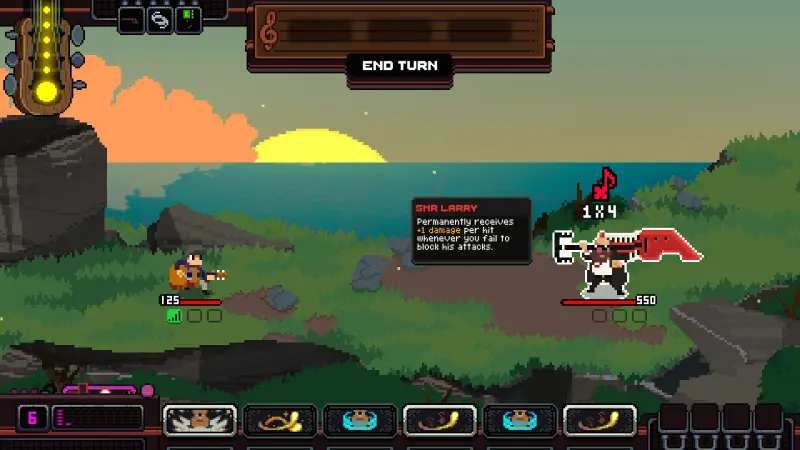
Task: Click the treble clef music staff bar
Action: coord(400,32)
